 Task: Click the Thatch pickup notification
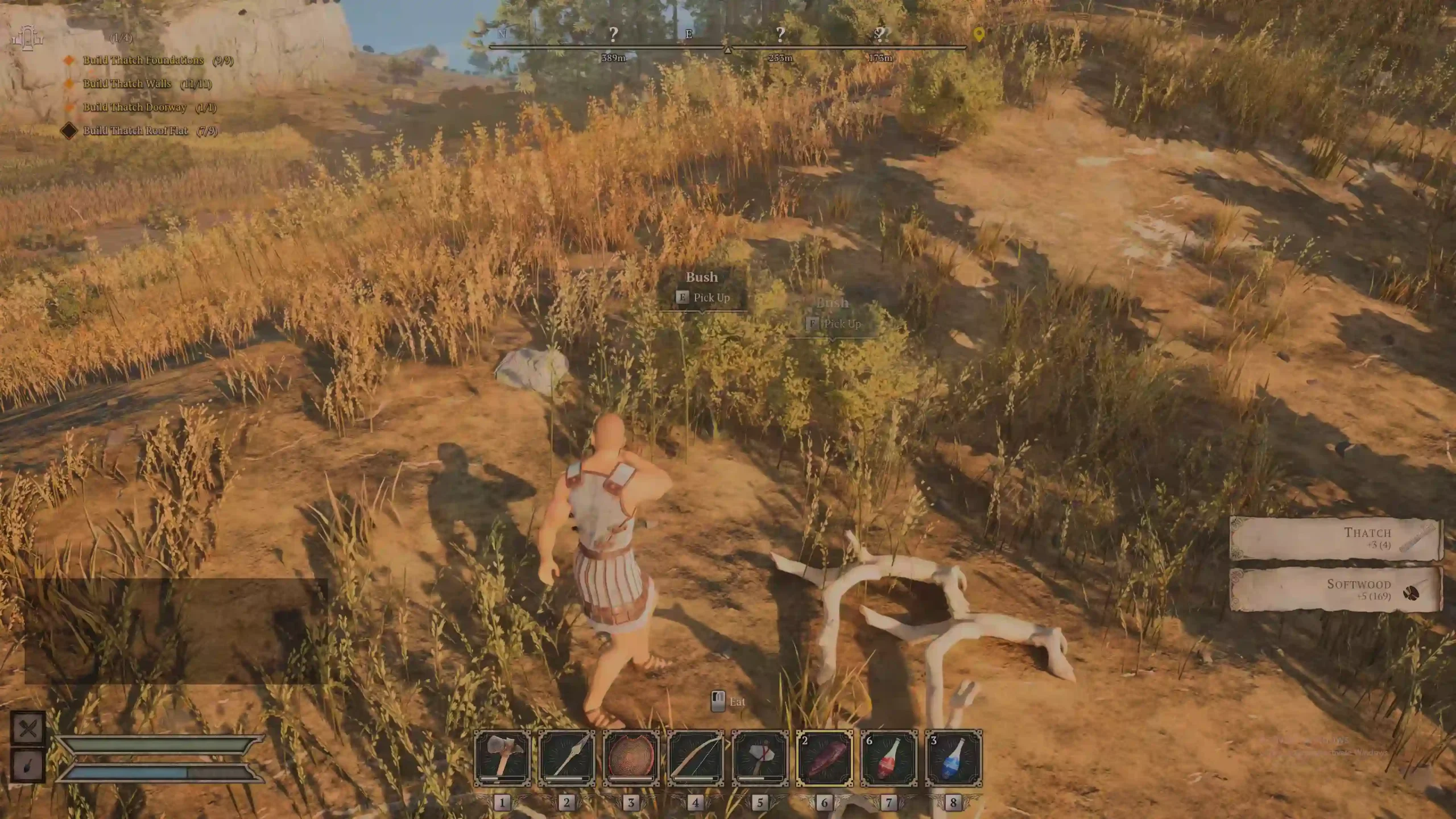1335,538
